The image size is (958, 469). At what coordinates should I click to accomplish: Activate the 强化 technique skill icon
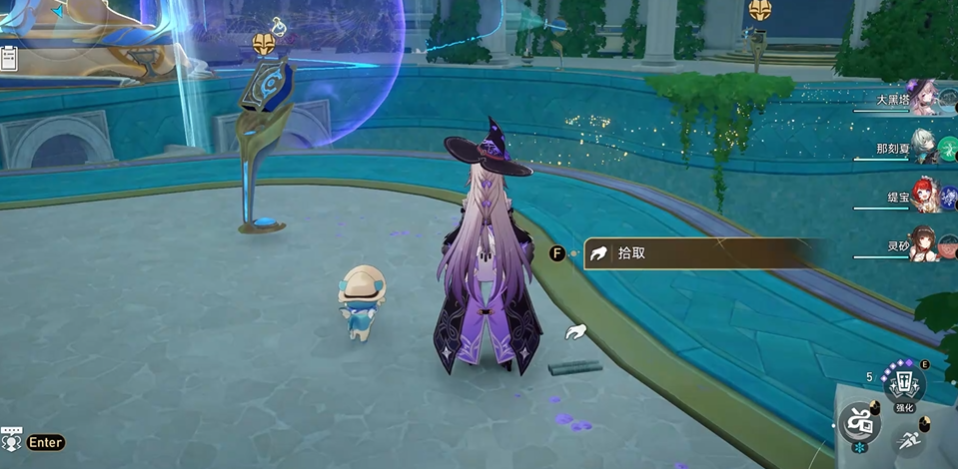pos(905,384)
